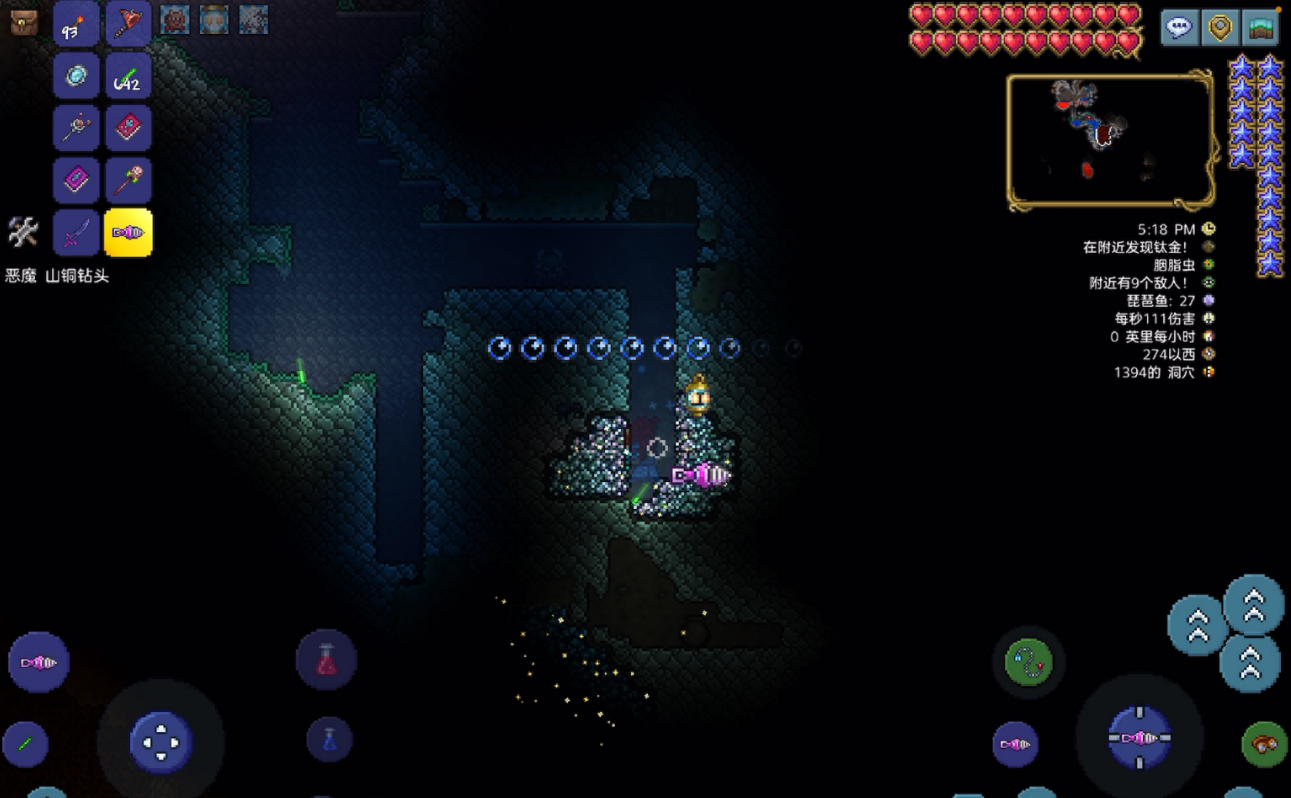Open the housing landscape button
Viewport: 1291px width, 798px height.
point(1261,27)
